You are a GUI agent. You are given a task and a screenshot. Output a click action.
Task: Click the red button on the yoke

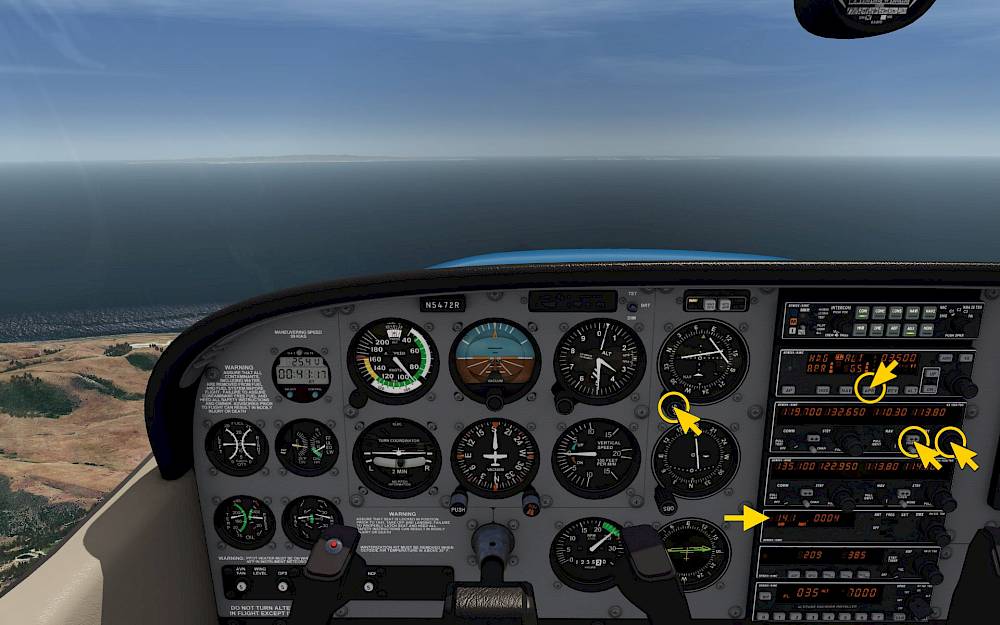(x=334, y=545)
